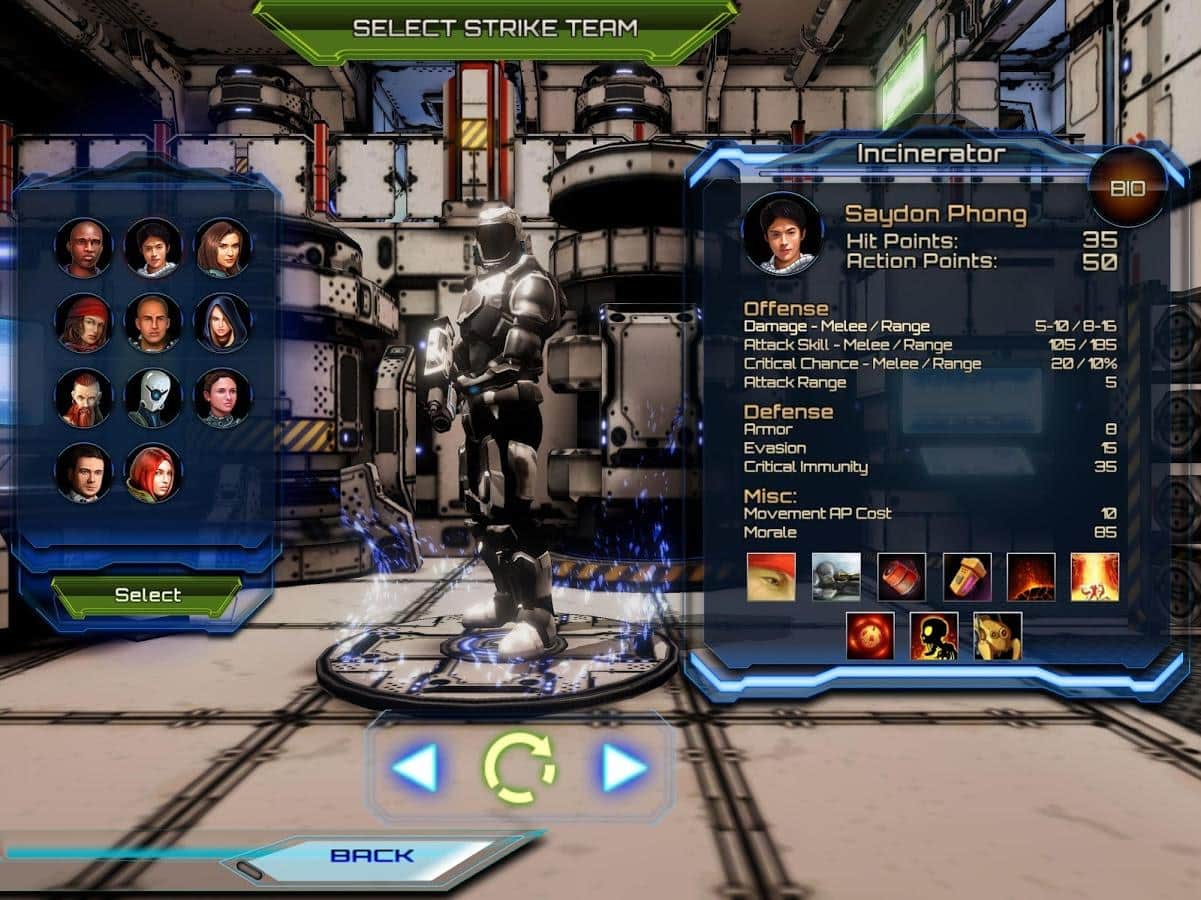Image resolution: width=1201 pixels, height=900 pixels.
Task: Open Saydon Phong's BIO
Action: (1128, 187)
